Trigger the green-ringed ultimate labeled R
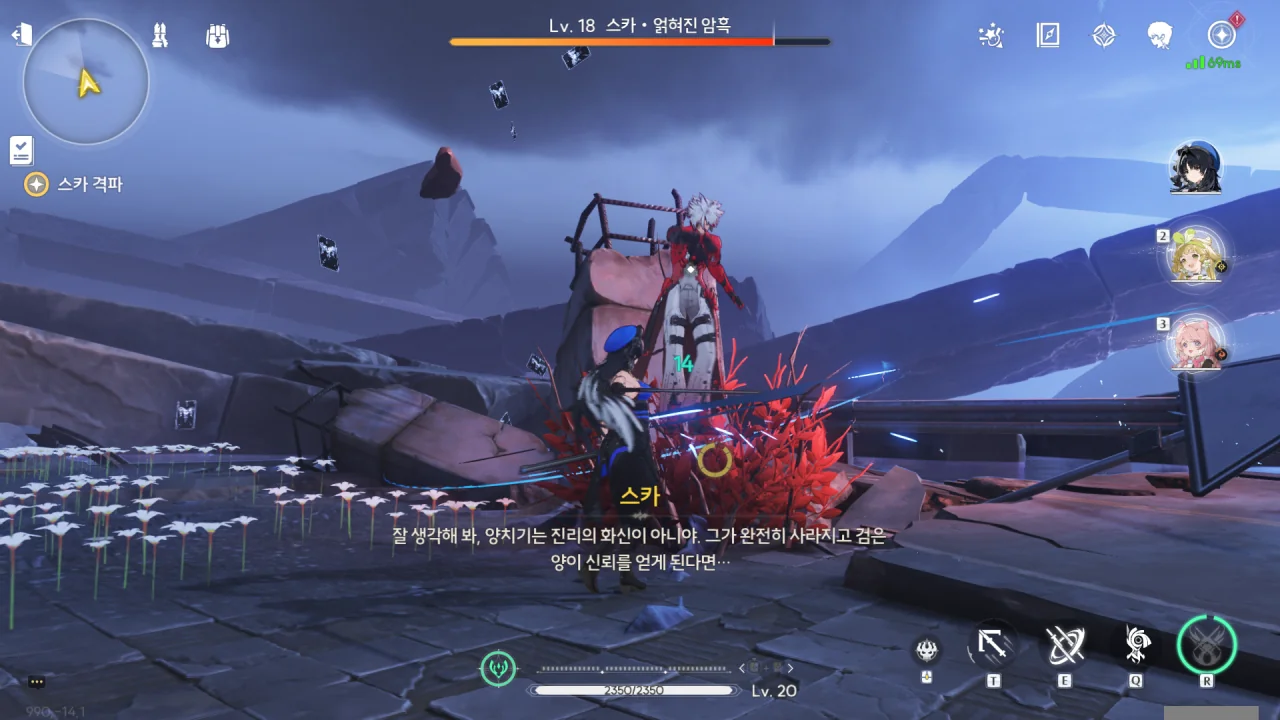This screenshot has height=720, width=1280. (1207, 644)
